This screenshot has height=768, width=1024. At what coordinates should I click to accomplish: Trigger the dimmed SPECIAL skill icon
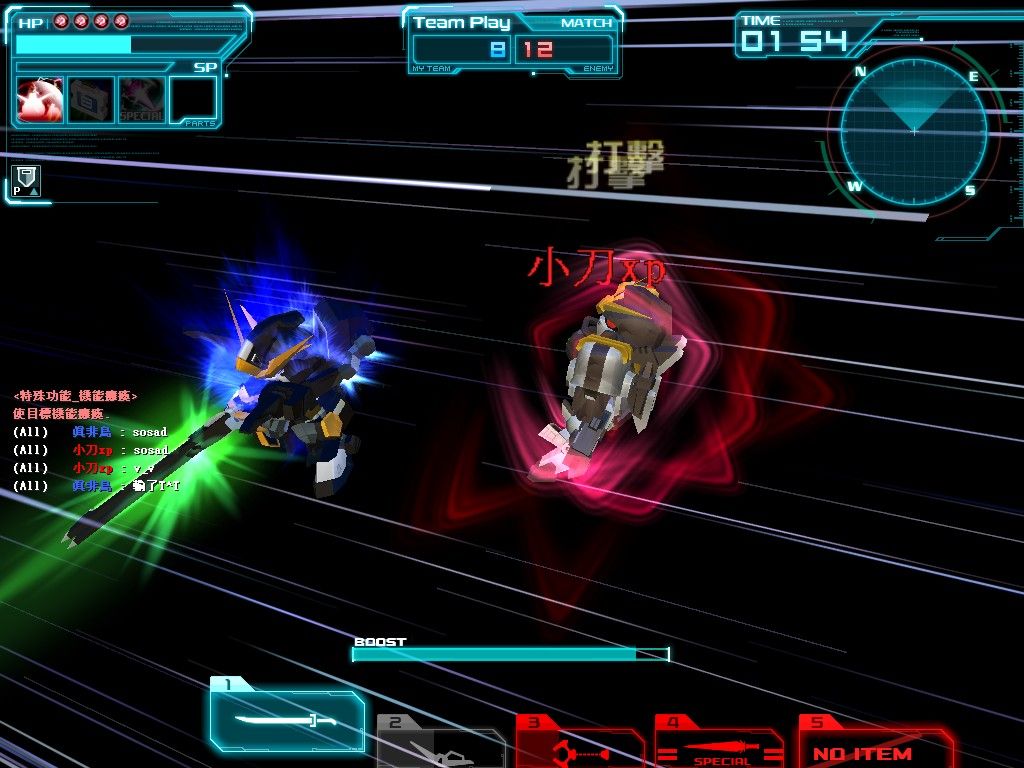click(x=142, y=100)
